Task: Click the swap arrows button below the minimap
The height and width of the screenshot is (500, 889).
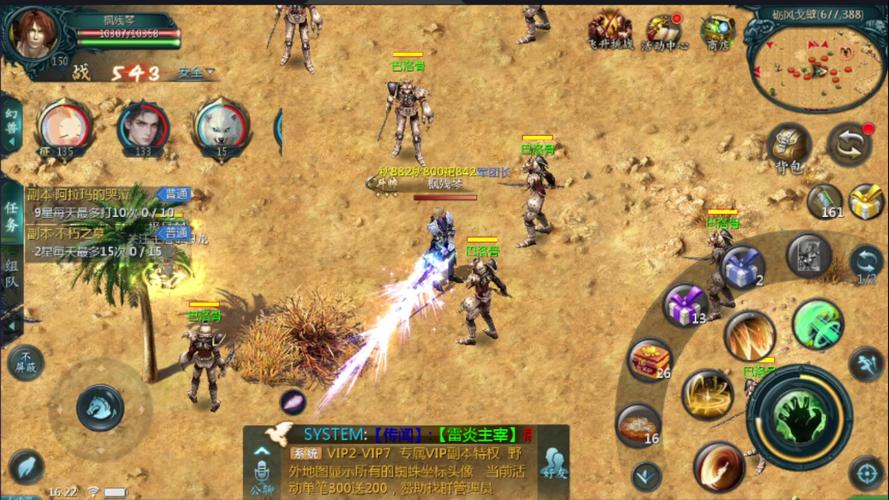Action: point(849,144)
